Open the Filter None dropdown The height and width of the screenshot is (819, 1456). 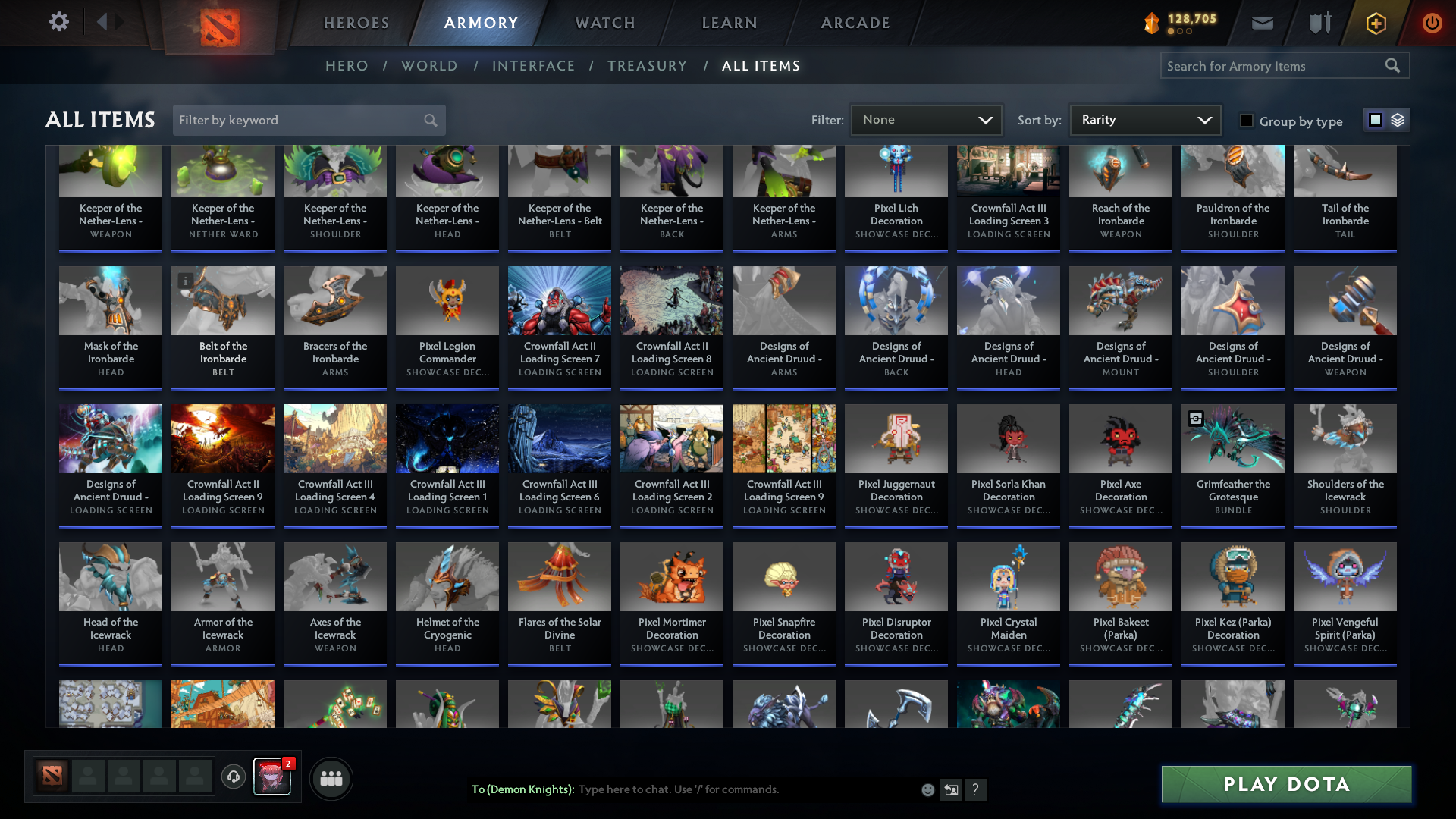pos(926,119)
